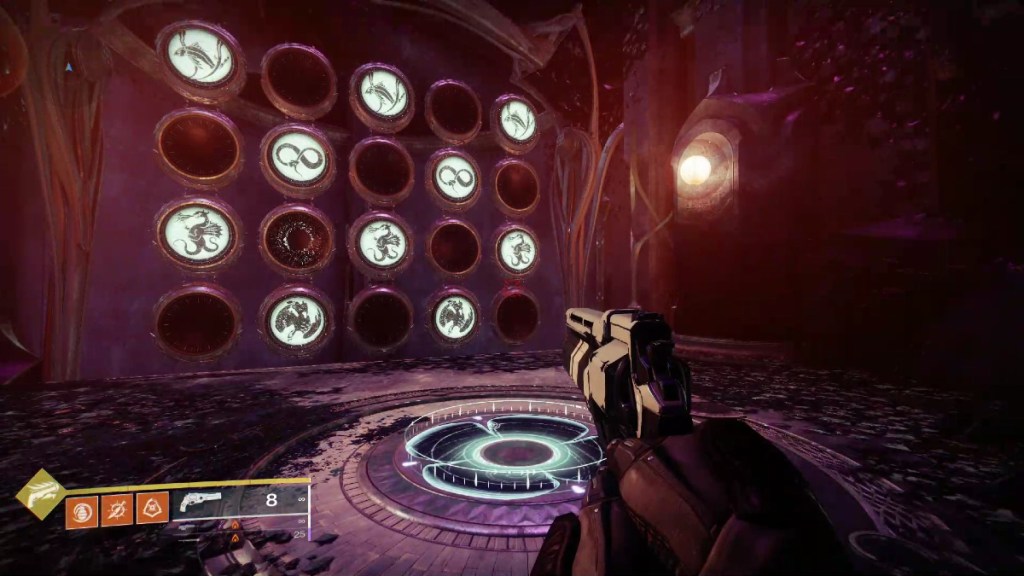Viewport: 1024px width, 576px height.
Task: Trigger the hooded class ability icon
Action: click(x=152, y=510)
